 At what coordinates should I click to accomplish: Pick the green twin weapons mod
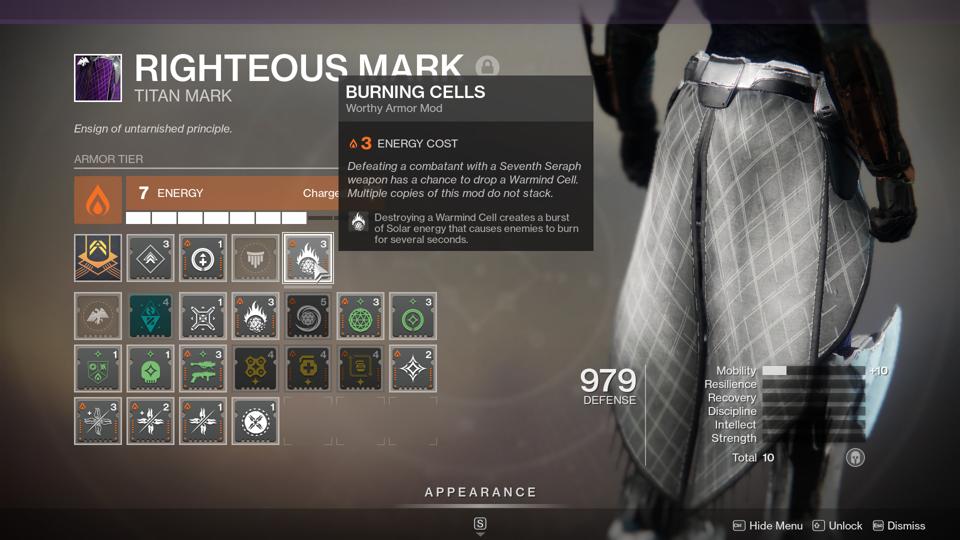[x=203, y=369]
